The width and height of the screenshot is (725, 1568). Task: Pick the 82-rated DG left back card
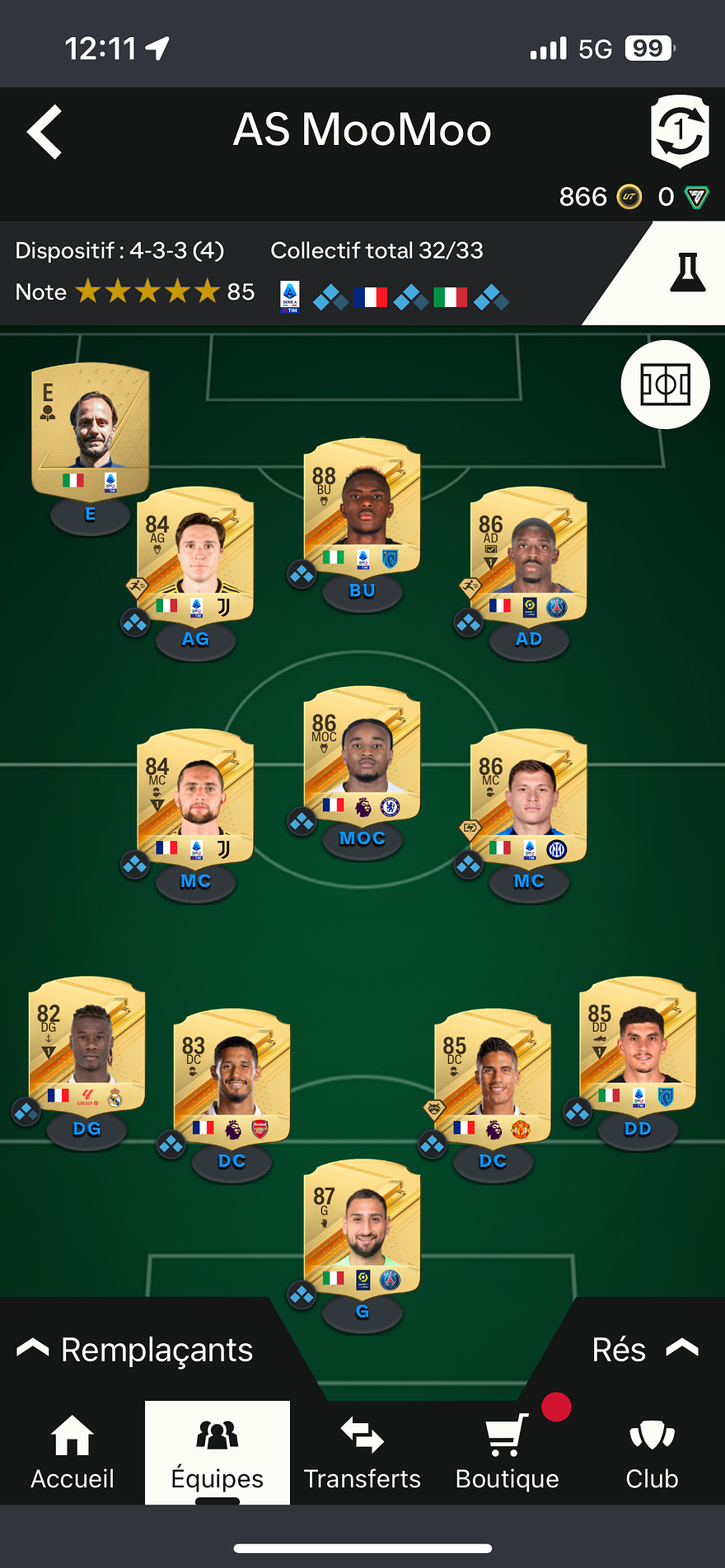click(x=87, y=1045)
